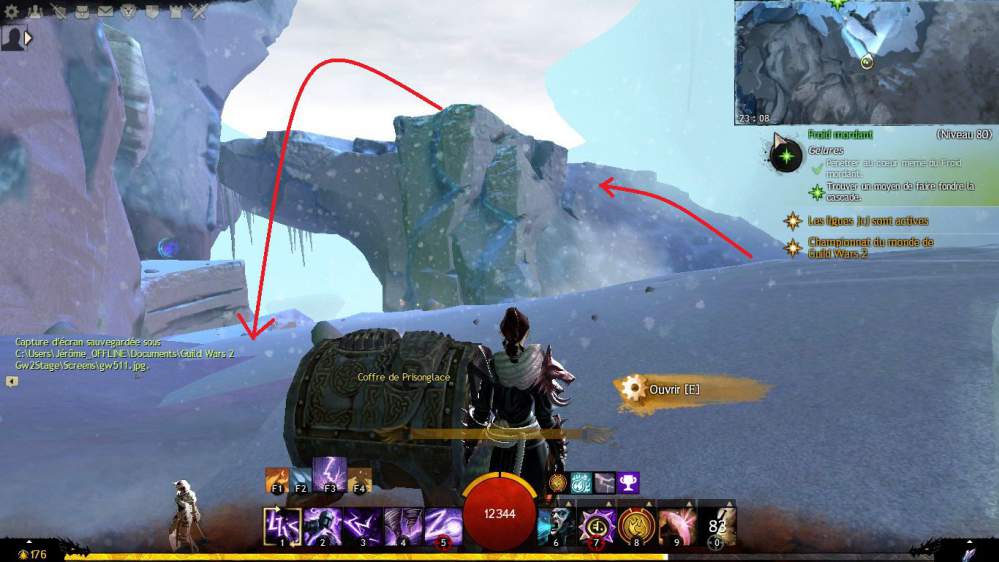
Task: Activate the F1 fire attunement
Action: (277, 479)
